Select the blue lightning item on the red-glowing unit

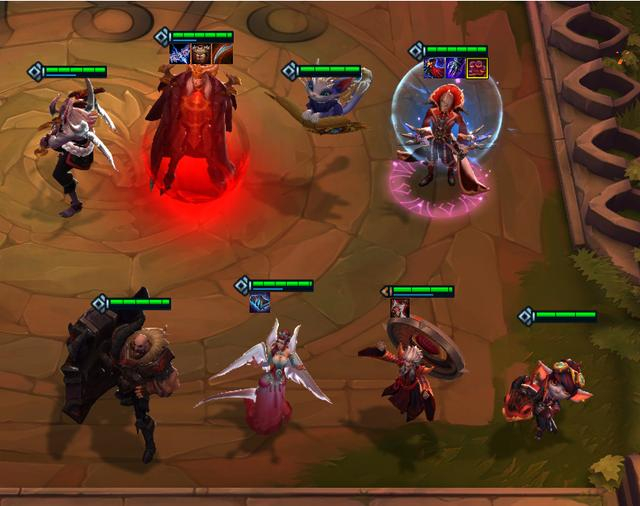tap(181, 54)
